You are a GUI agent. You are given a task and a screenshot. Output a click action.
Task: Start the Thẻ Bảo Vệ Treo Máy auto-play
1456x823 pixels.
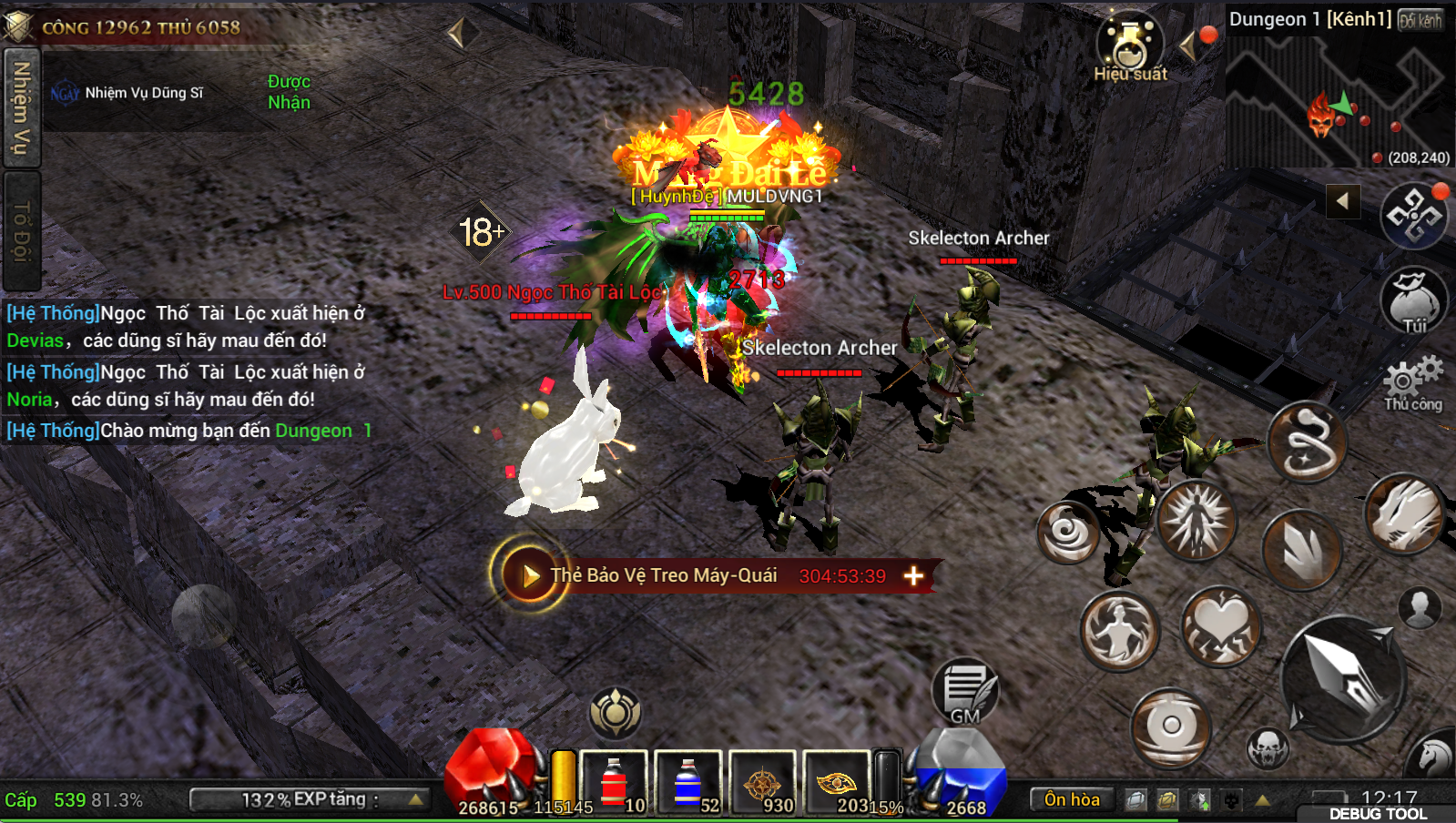[x=528, y=575]
